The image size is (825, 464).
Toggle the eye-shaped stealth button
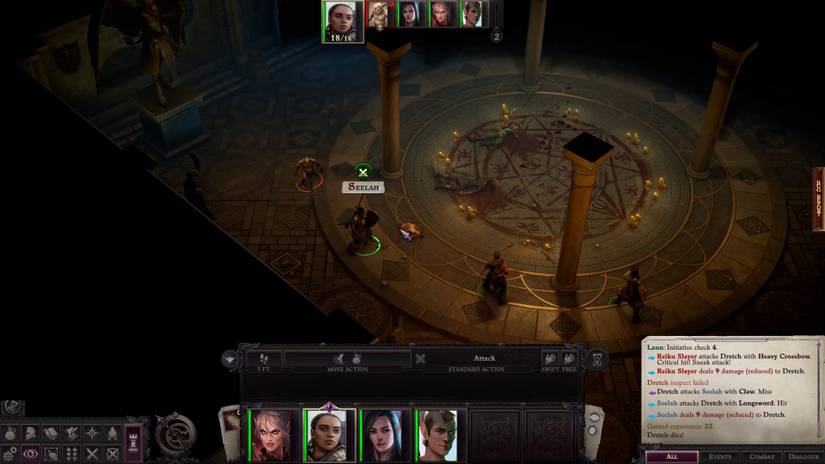[31, 454]
